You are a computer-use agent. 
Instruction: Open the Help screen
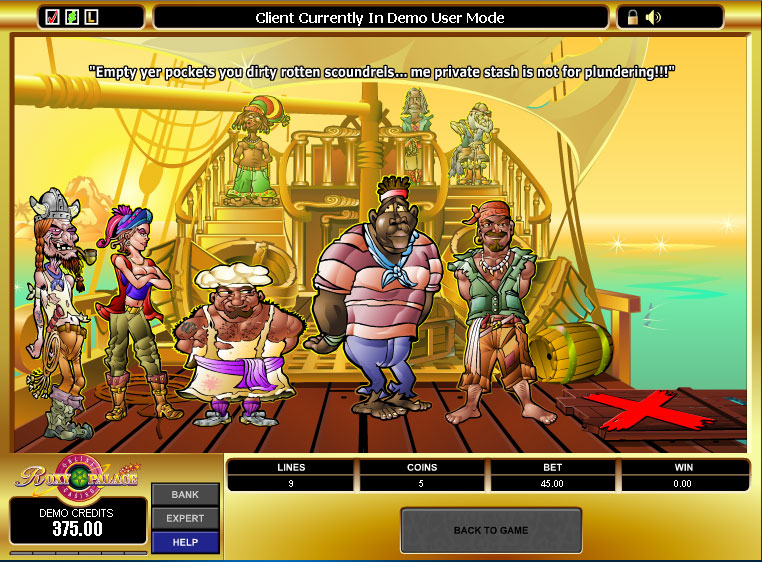coord(185,542)
